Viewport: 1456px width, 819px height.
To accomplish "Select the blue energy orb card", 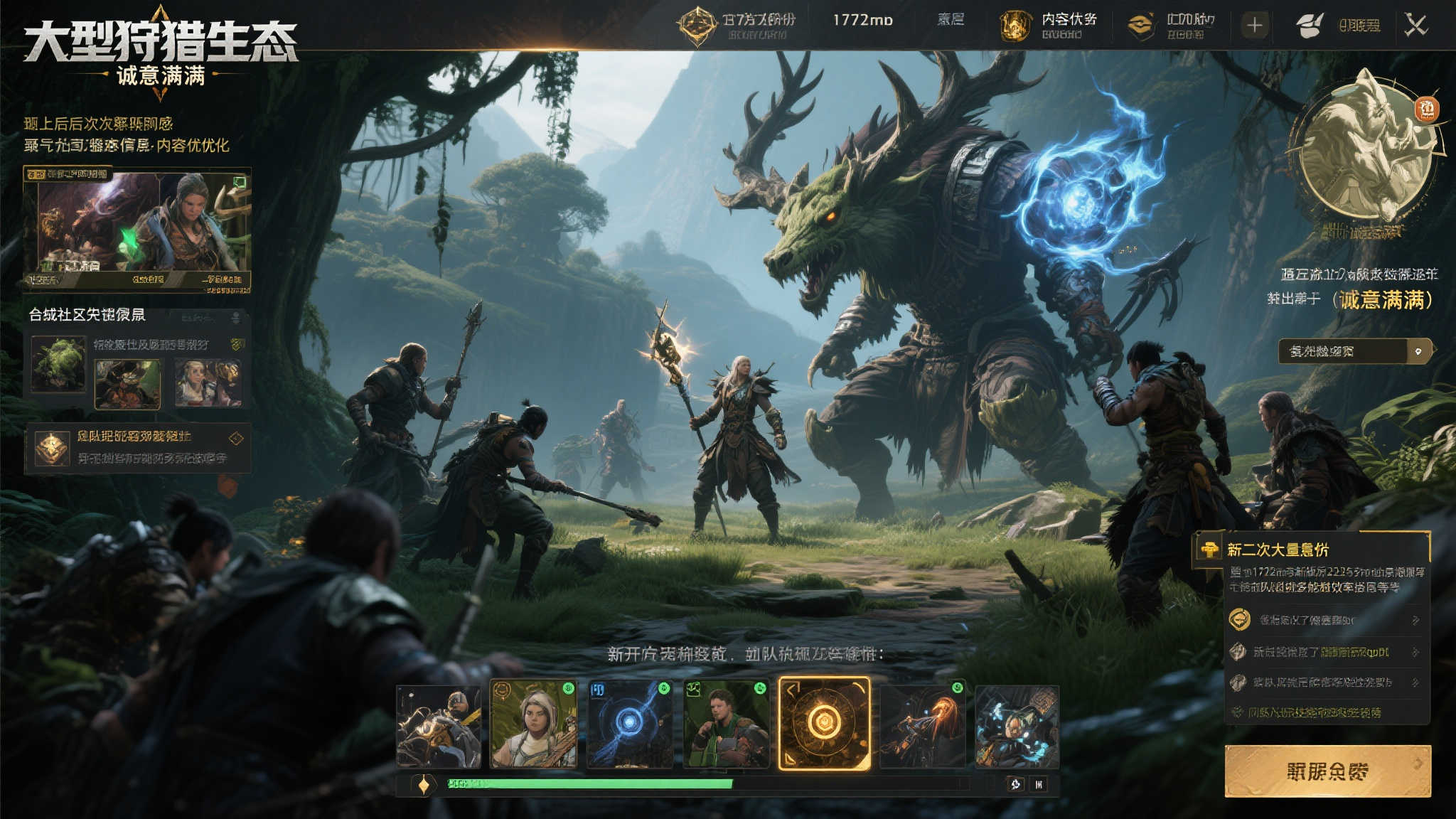I will (x=630, y=724).
